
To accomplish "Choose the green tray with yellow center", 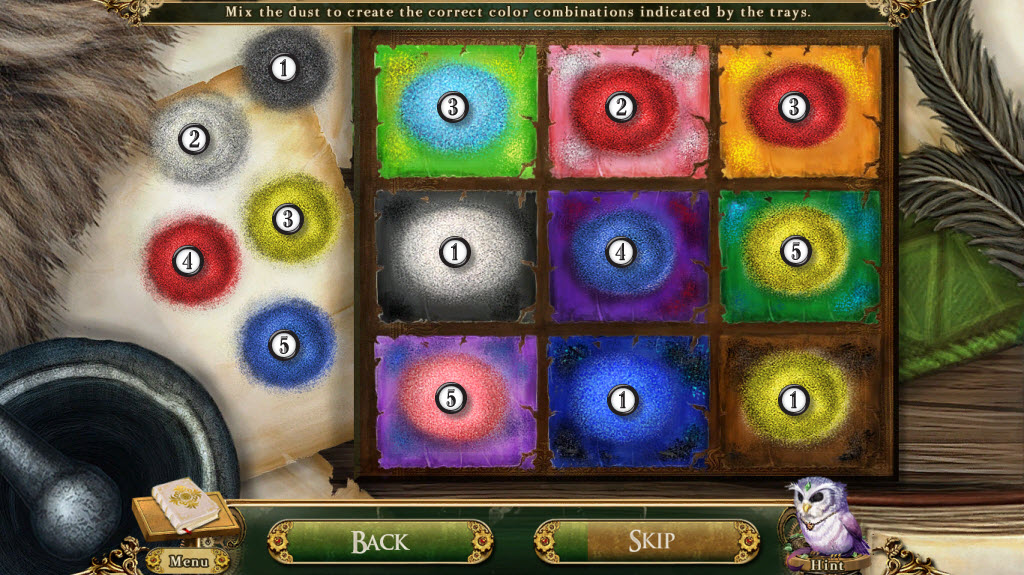I will 795,253.
